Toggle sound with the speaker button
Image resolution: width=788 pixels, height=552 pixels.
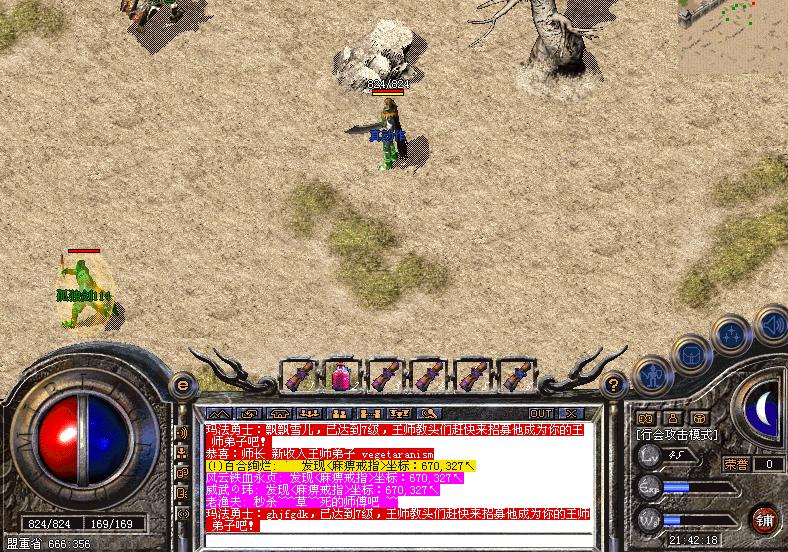pyautogui.click(x=772, y=323)
